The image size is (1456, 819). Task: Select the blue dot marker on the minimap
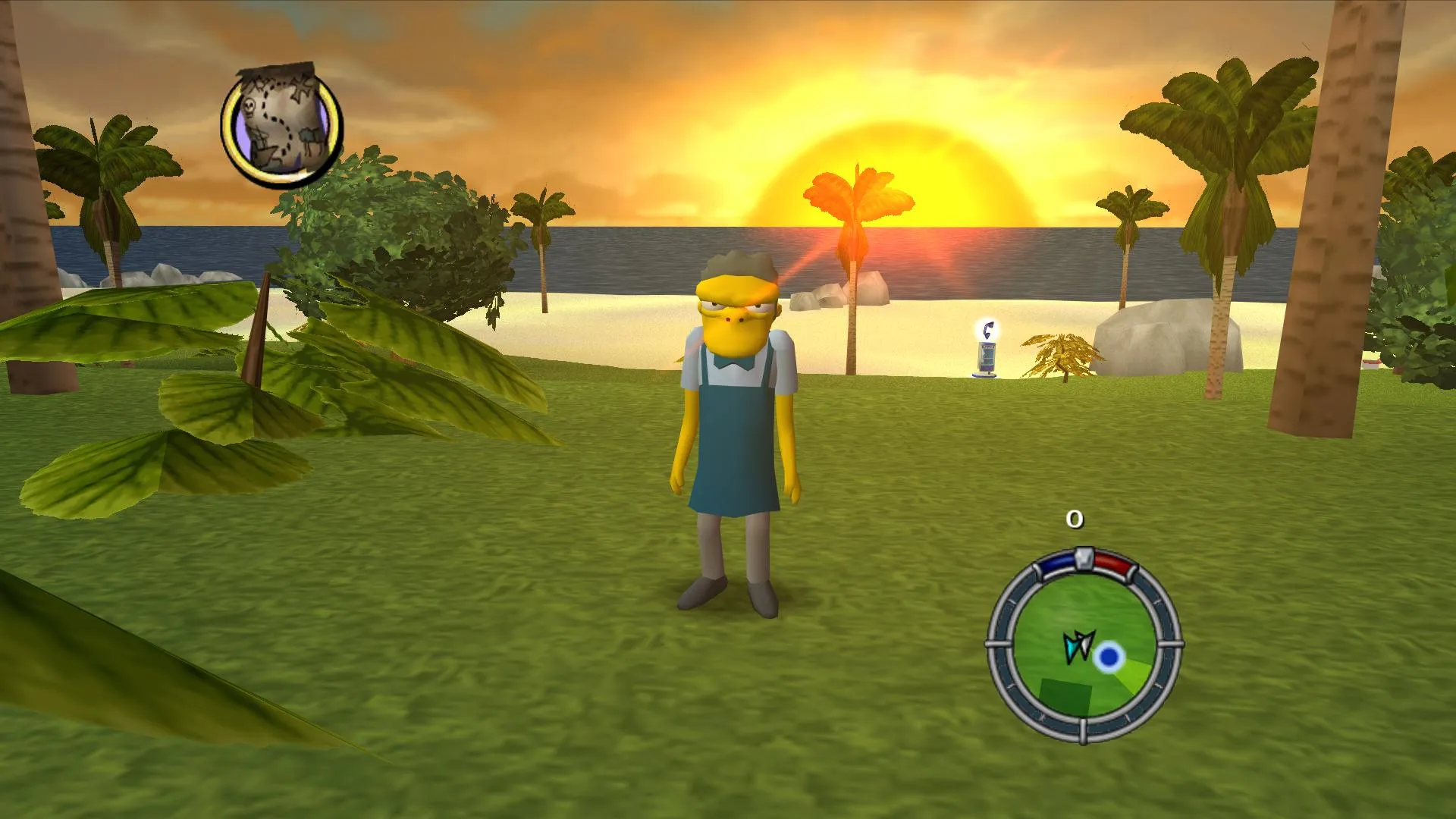tap(1109, 657)
